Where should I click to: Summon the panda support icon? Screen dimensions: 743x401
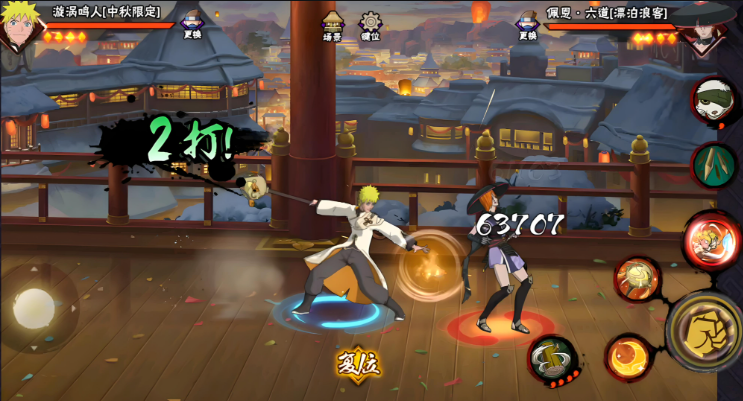click(x=714, y=100)
